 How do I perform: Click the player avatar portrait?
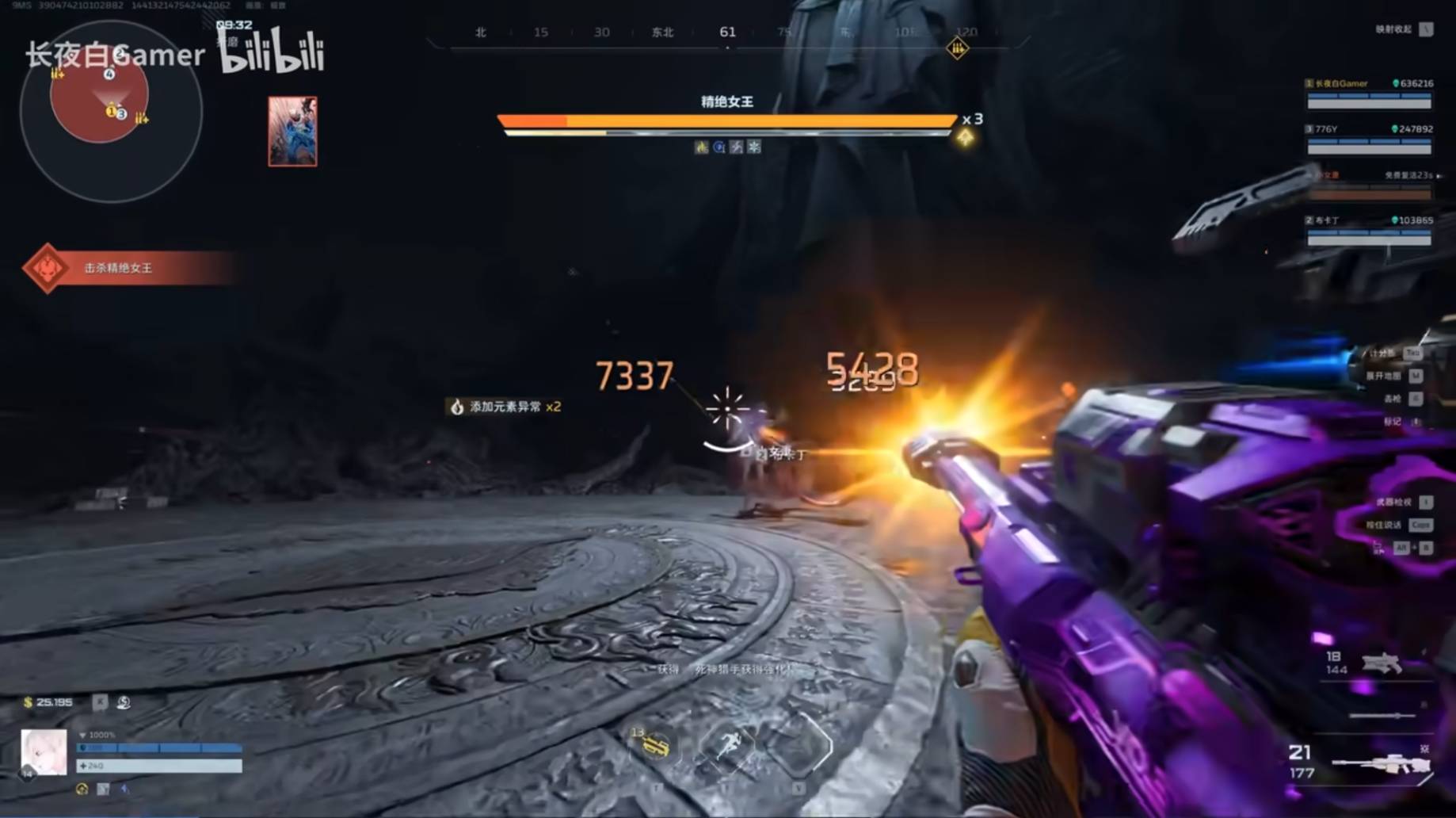coord(44,751)
